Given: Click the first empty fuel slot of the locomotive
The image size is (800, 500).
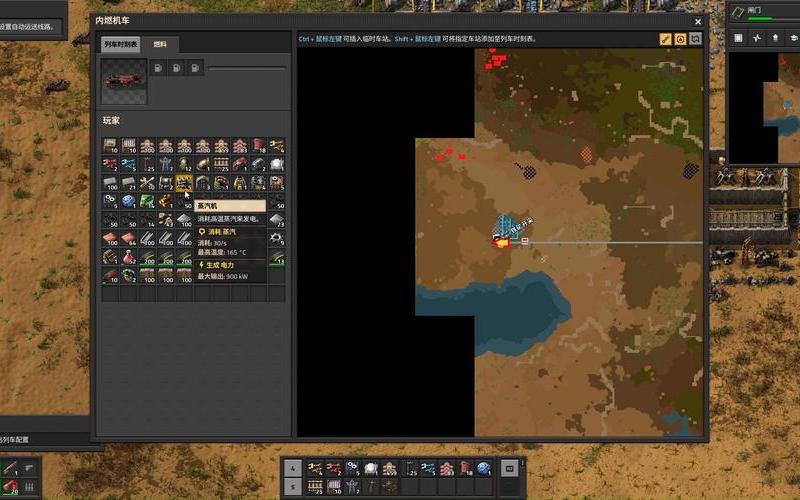Looking at the screenshot, I should (x=160, y=68).
